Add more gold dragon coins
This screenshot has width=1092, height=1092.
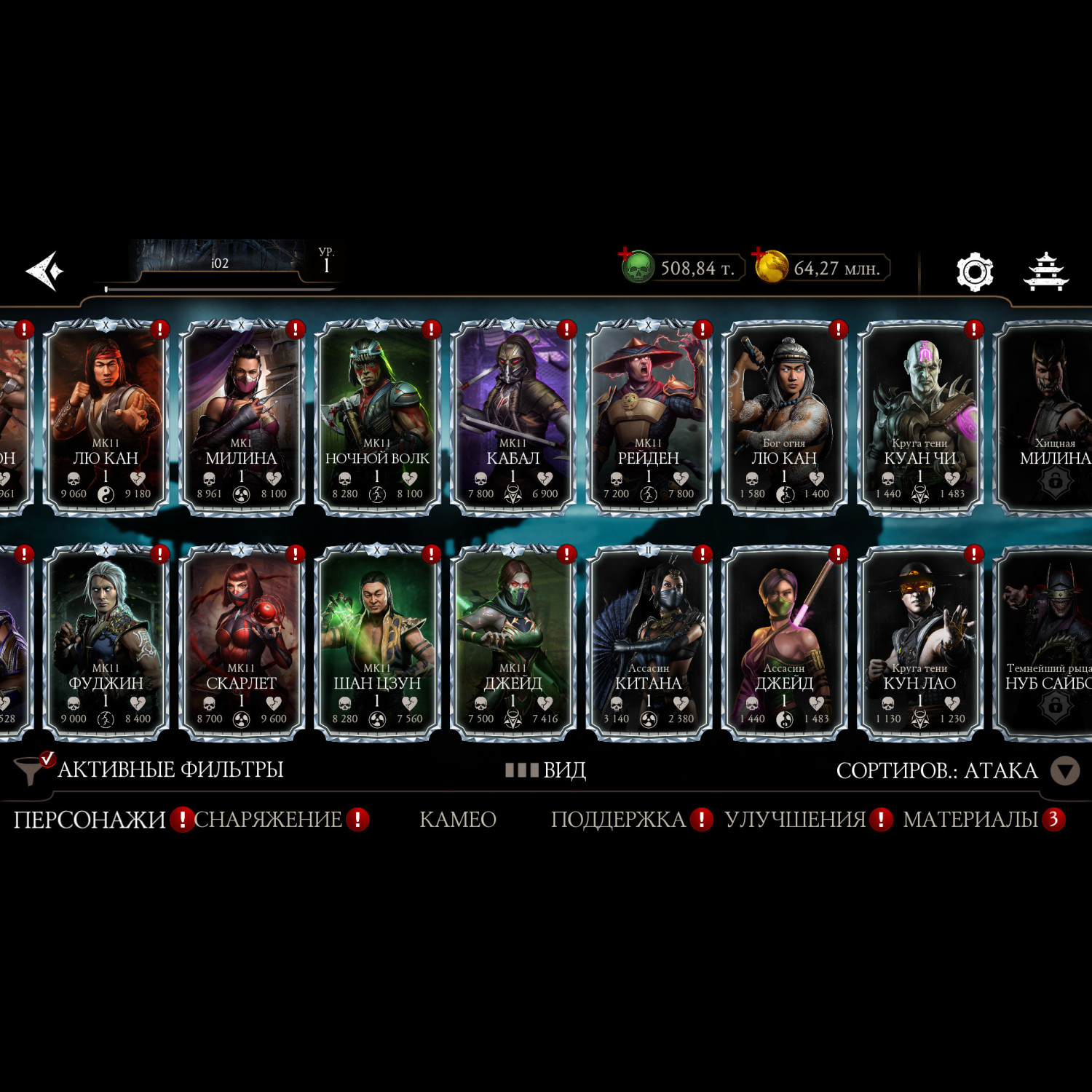[759, 254]
